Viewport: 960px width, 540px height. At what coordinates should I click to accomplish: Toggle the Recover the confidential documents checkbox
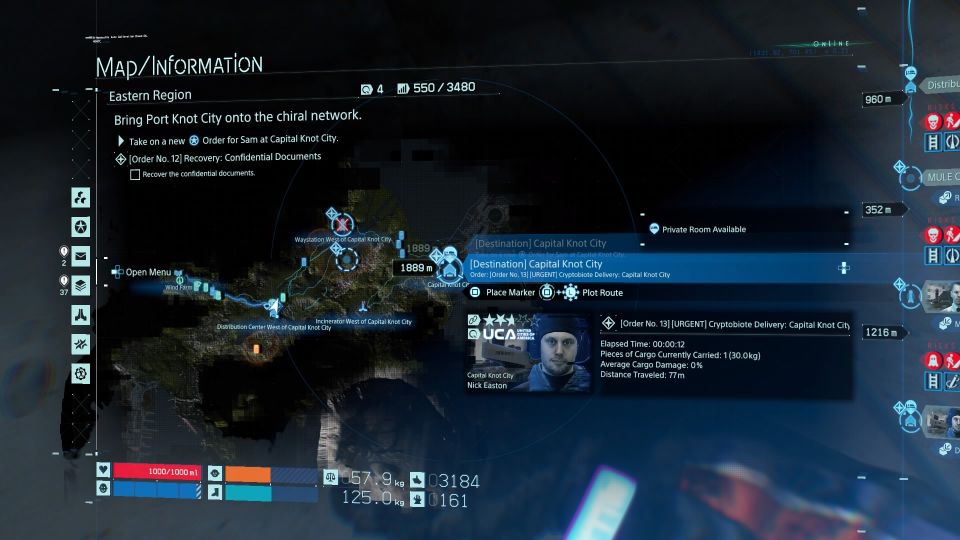(x=135, y=174)
